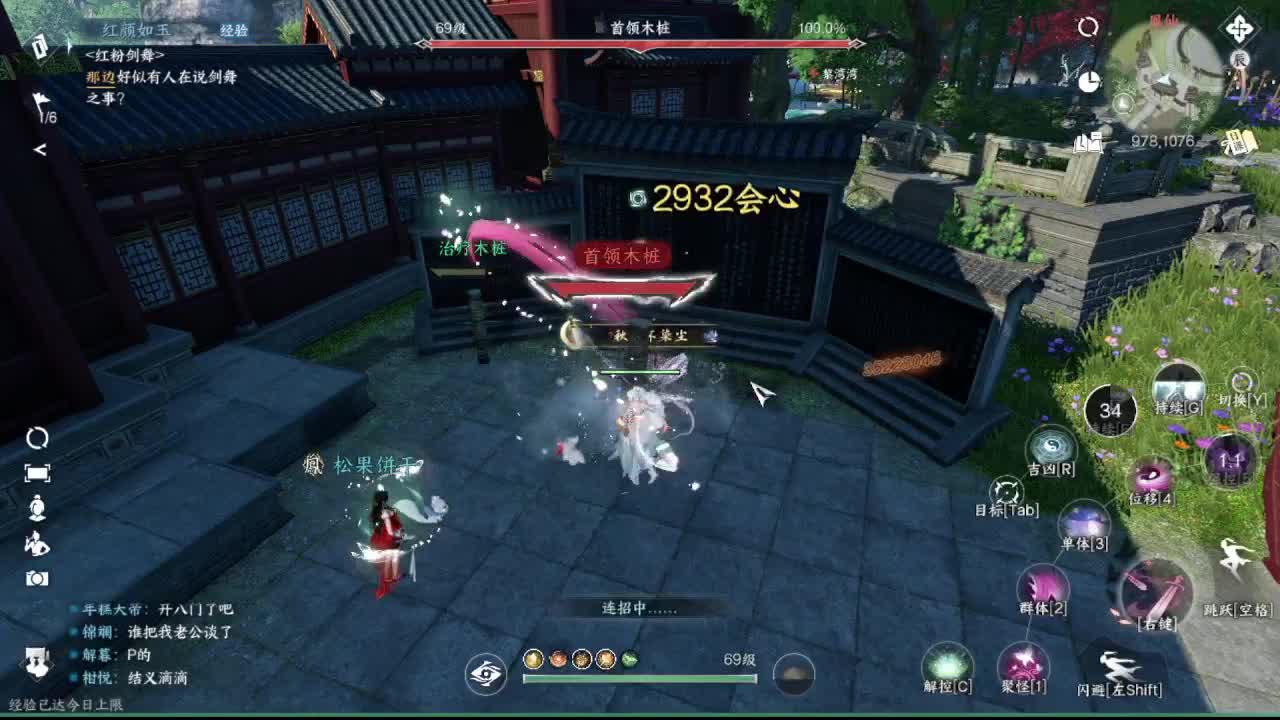Expand the flag objective marker showing 1/6
Screen dimensions: 1280x720
pyautogui.click(x=40, y=105)
